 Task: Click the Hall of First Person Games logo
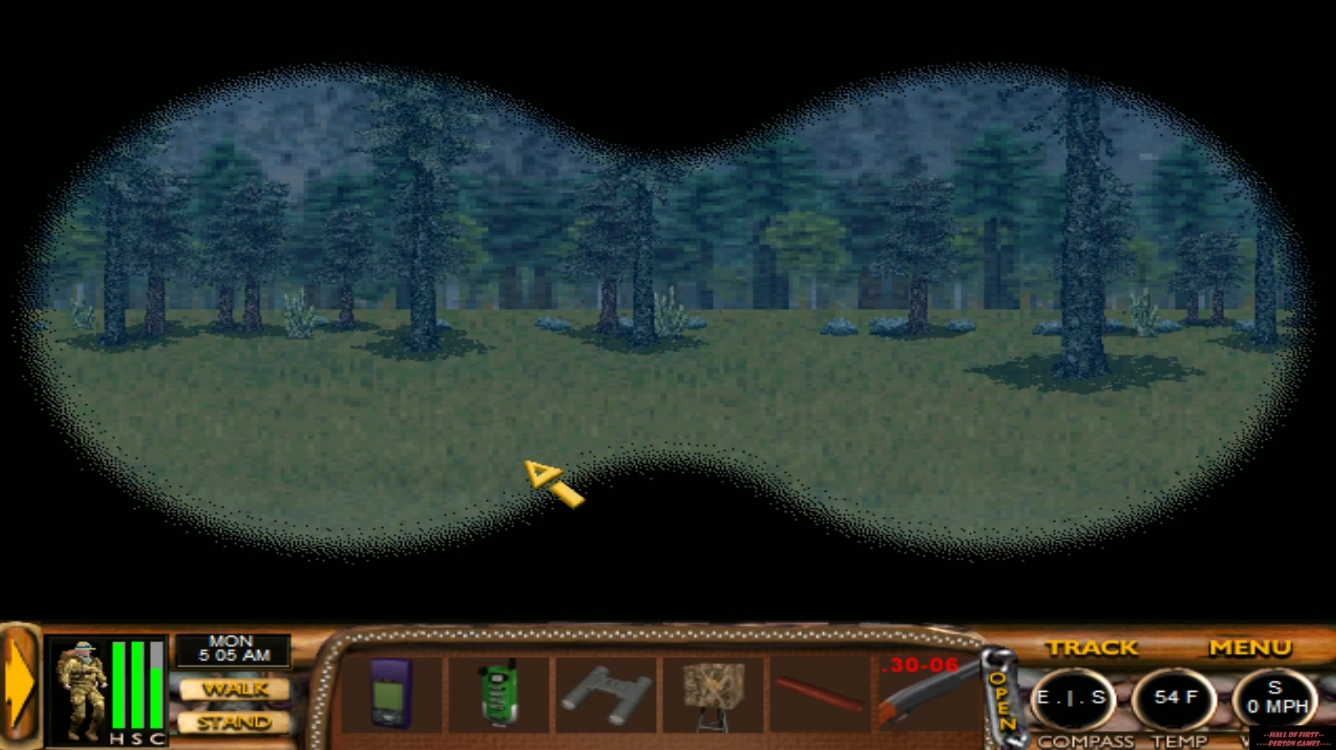pyautogui.click(x=1295, y=737)
